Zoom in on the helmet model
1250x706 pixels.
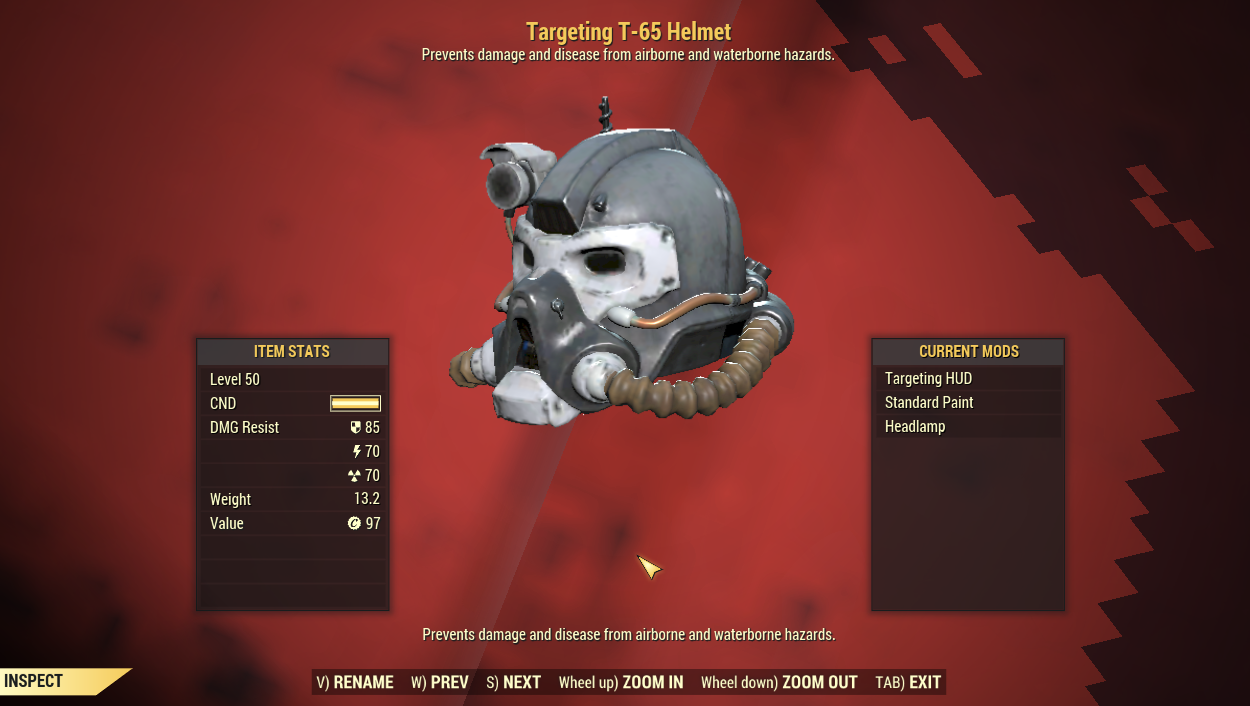[x=621, y=682]
